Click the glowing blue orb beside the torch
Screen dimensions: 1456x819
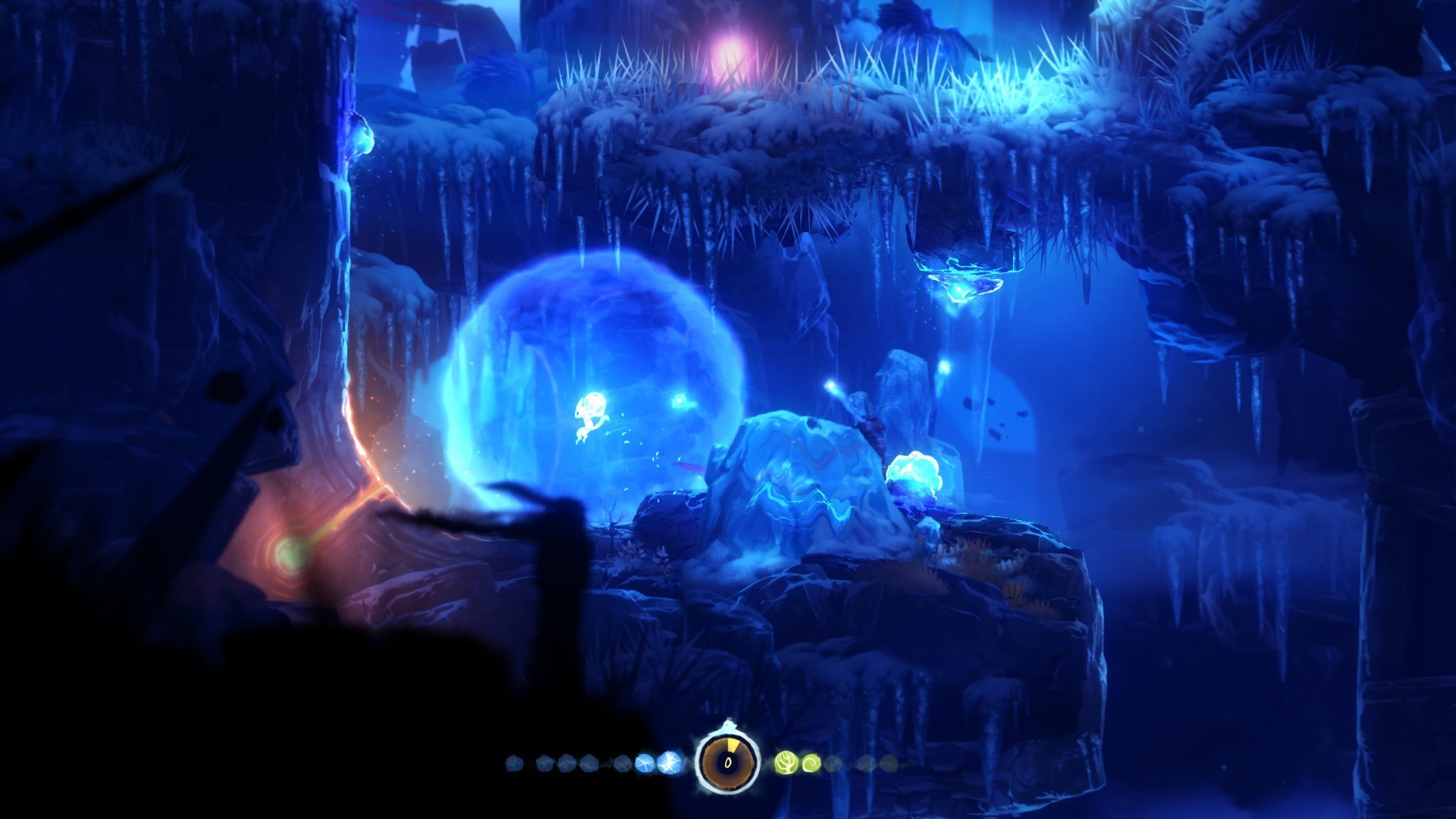(x=914, y=474)
